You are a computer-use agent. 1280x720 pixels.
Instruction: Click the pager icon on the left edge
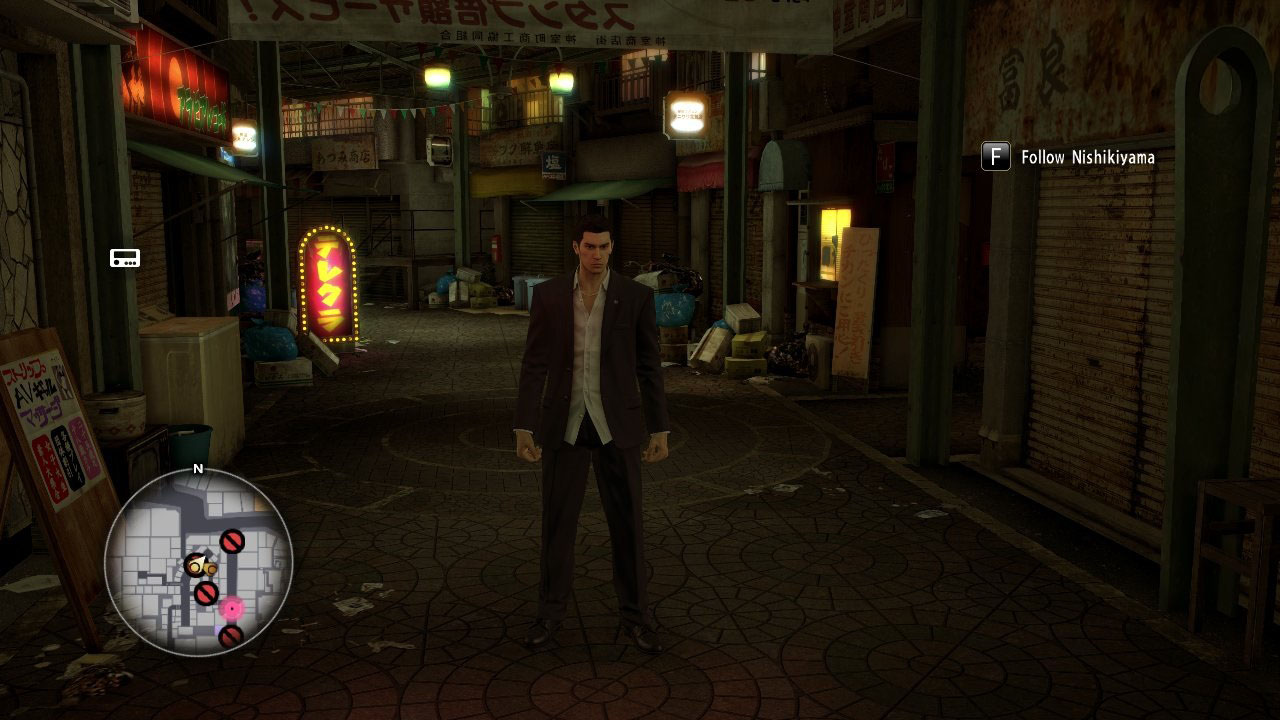pyautogui.click(x=125, y=259)
